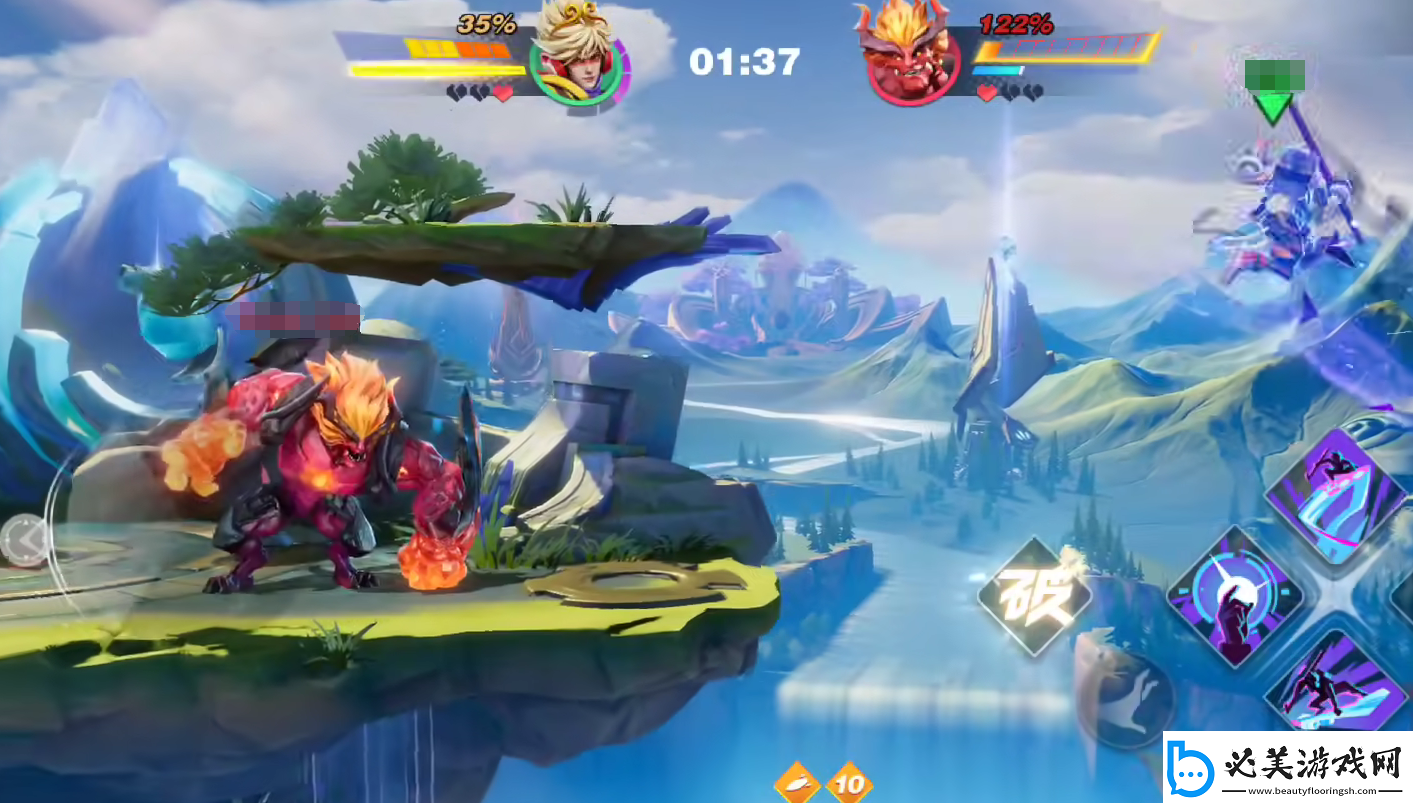This screenshot has height=803, width=1413.
Task: Tap the 破 break skill button
Action: pyautogui.click(x=1034, y=597)
